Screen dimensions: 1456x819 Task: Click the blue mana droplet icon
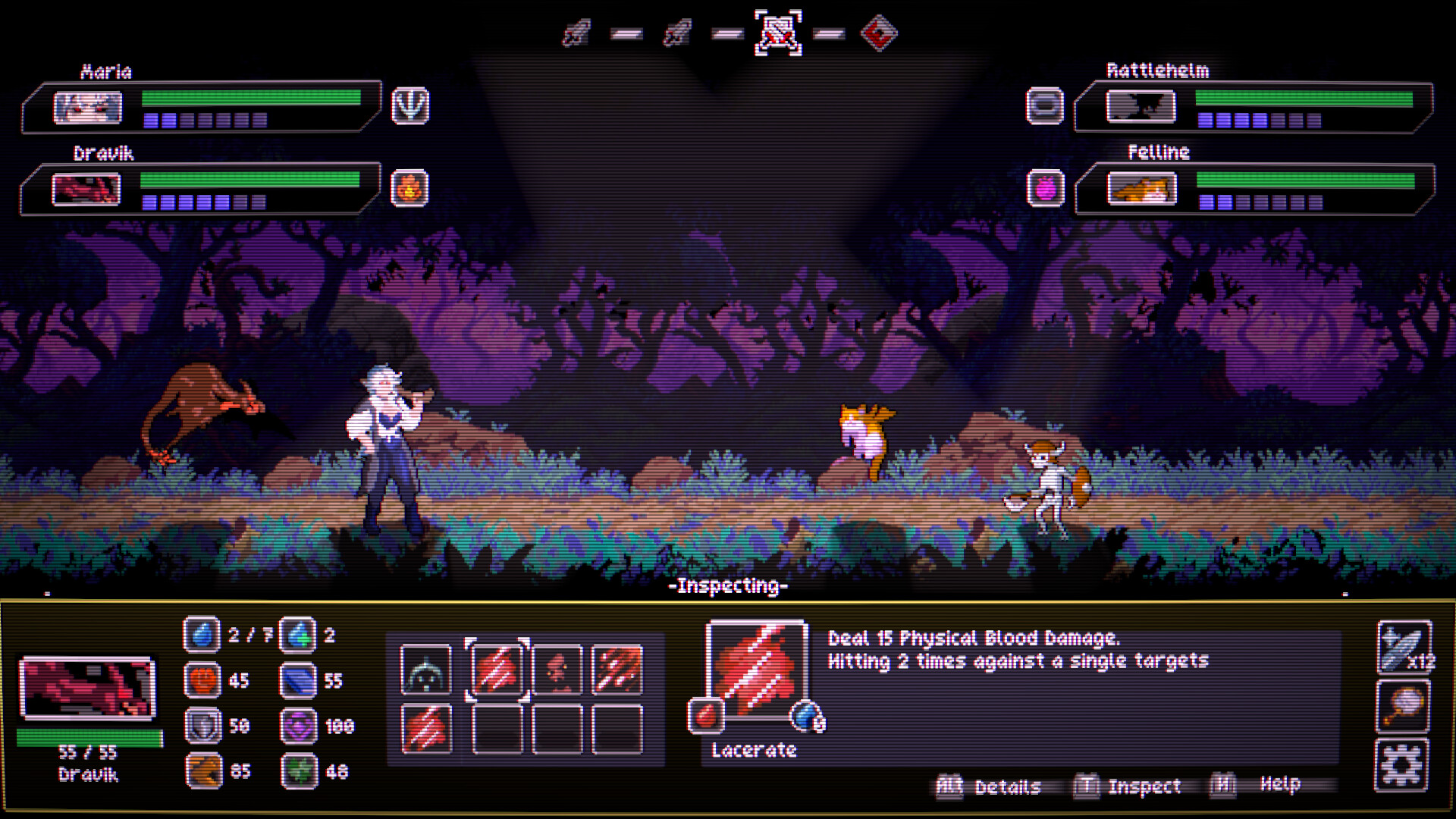tap(202, 635)
